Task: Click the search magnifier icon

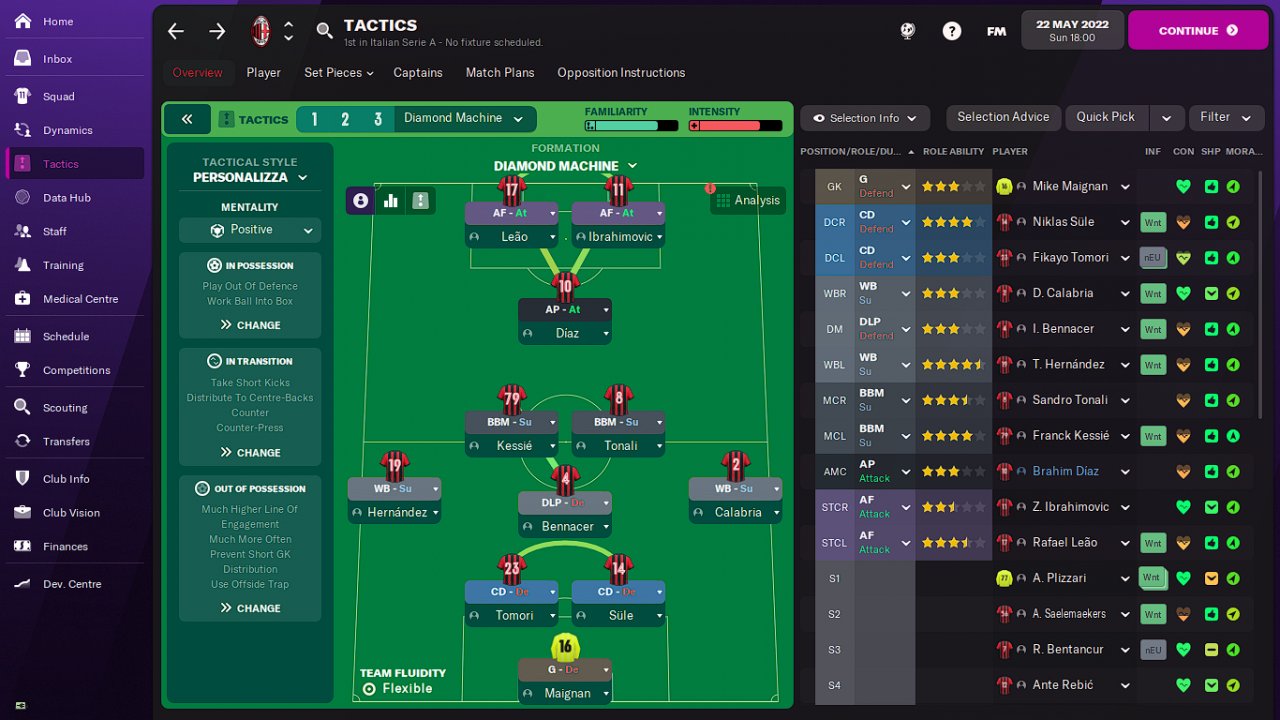Action: [324, 31]
